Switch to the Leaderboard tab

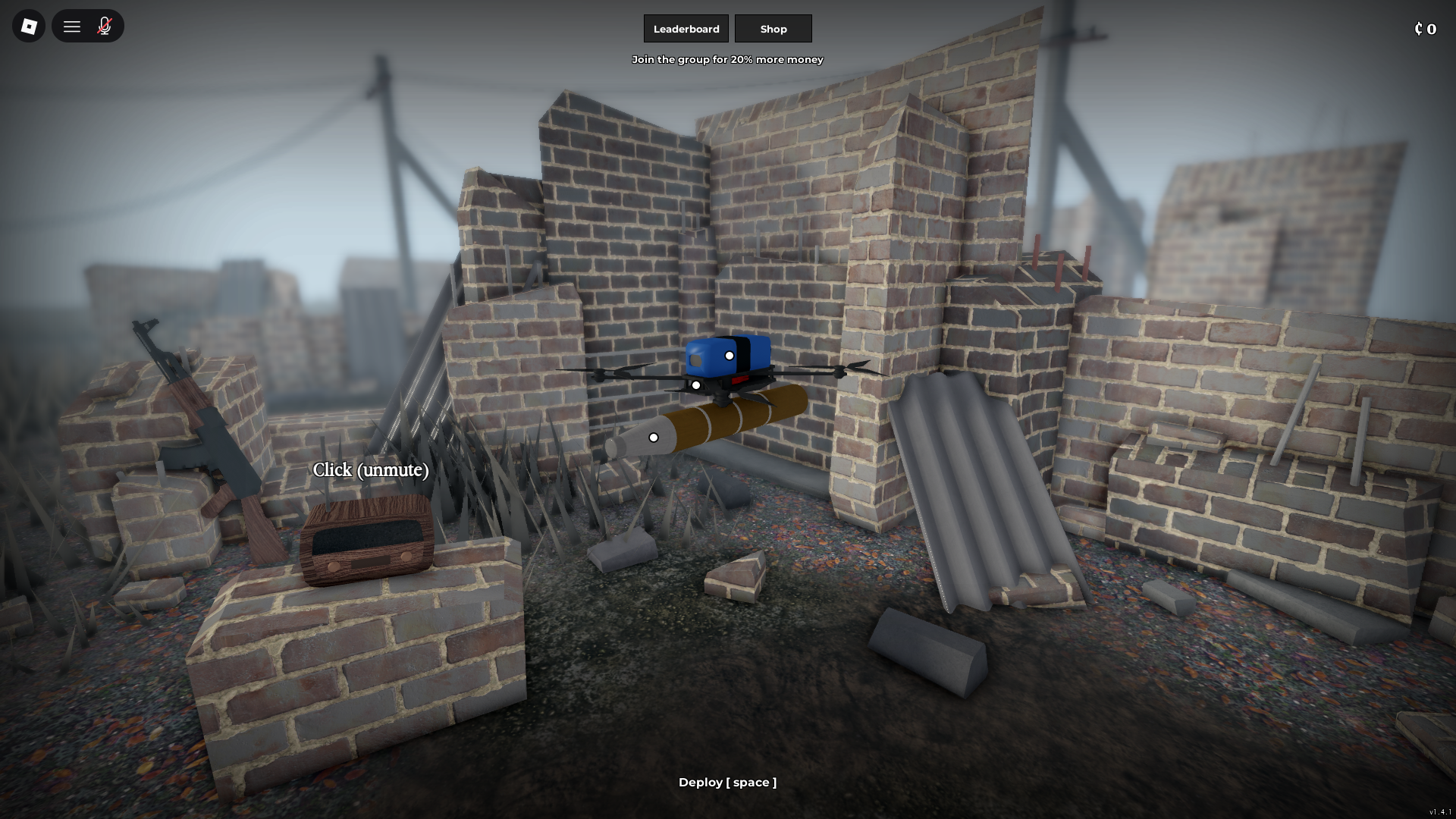pyautogui.click(x=686, y=28)
